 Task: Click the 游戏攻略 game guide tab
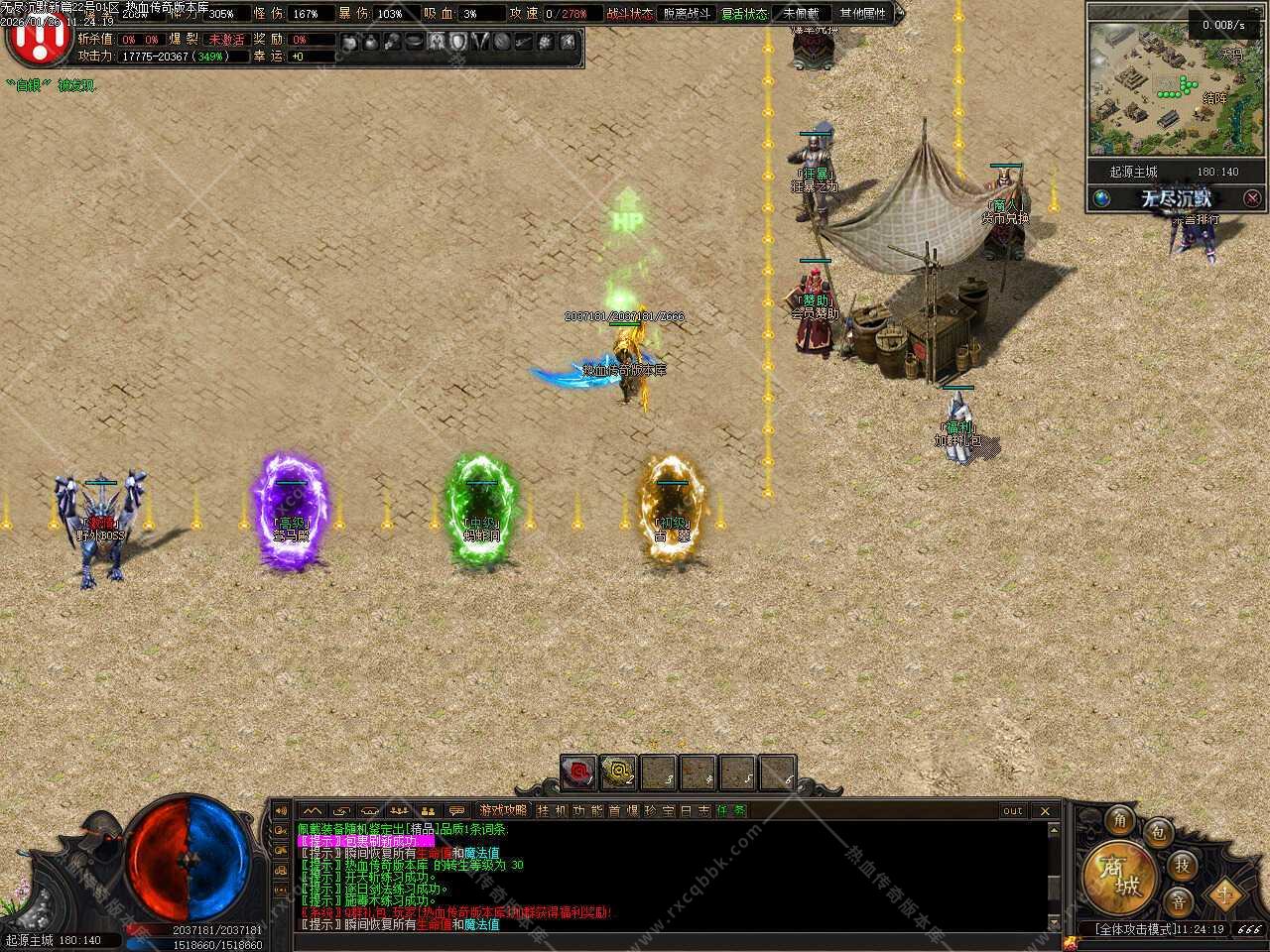point(502,810)
